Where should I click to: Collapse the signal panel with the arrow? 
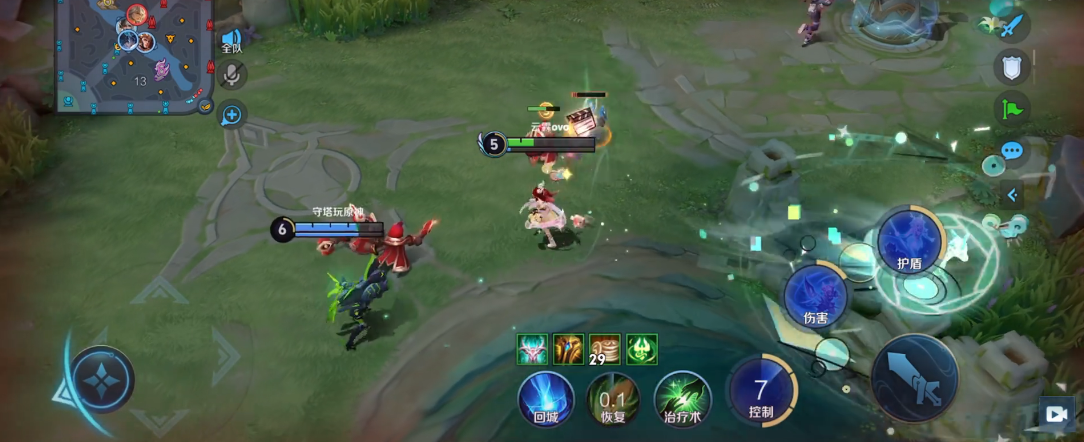click(x=1012, y=195)
